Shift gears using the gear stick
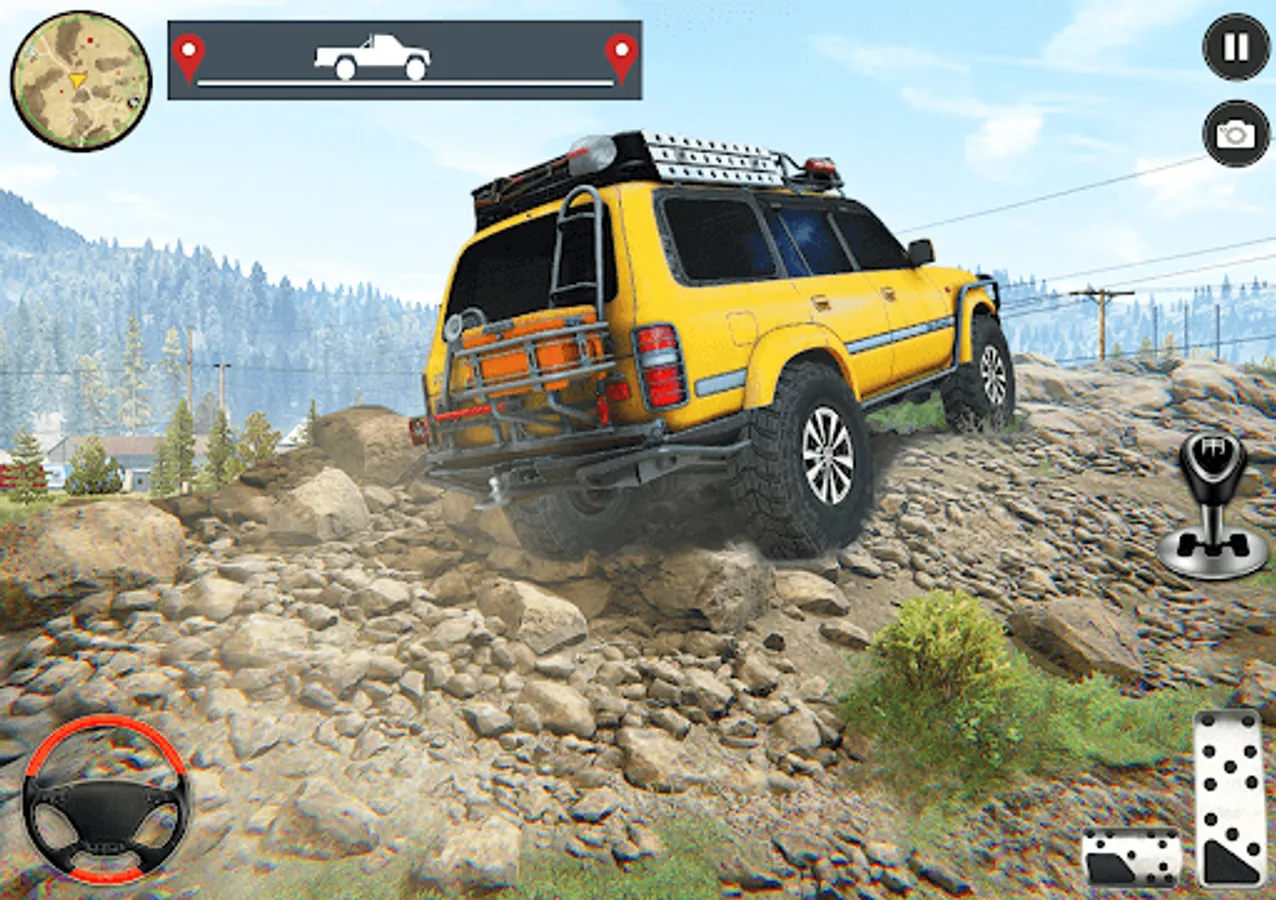Screen dimensions: 1276x900 point(1212,505)
